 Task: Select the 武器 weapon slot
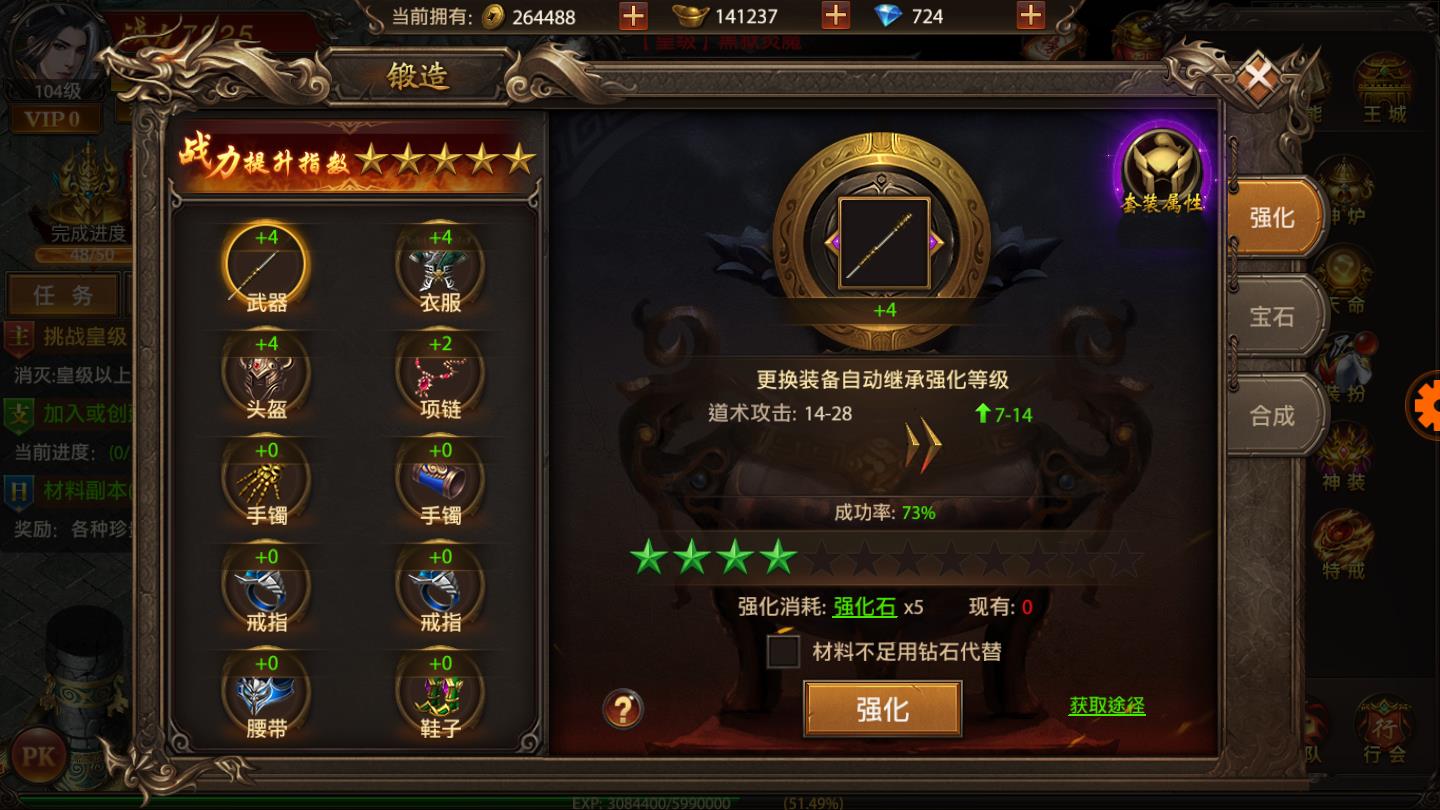coord(267,268)
